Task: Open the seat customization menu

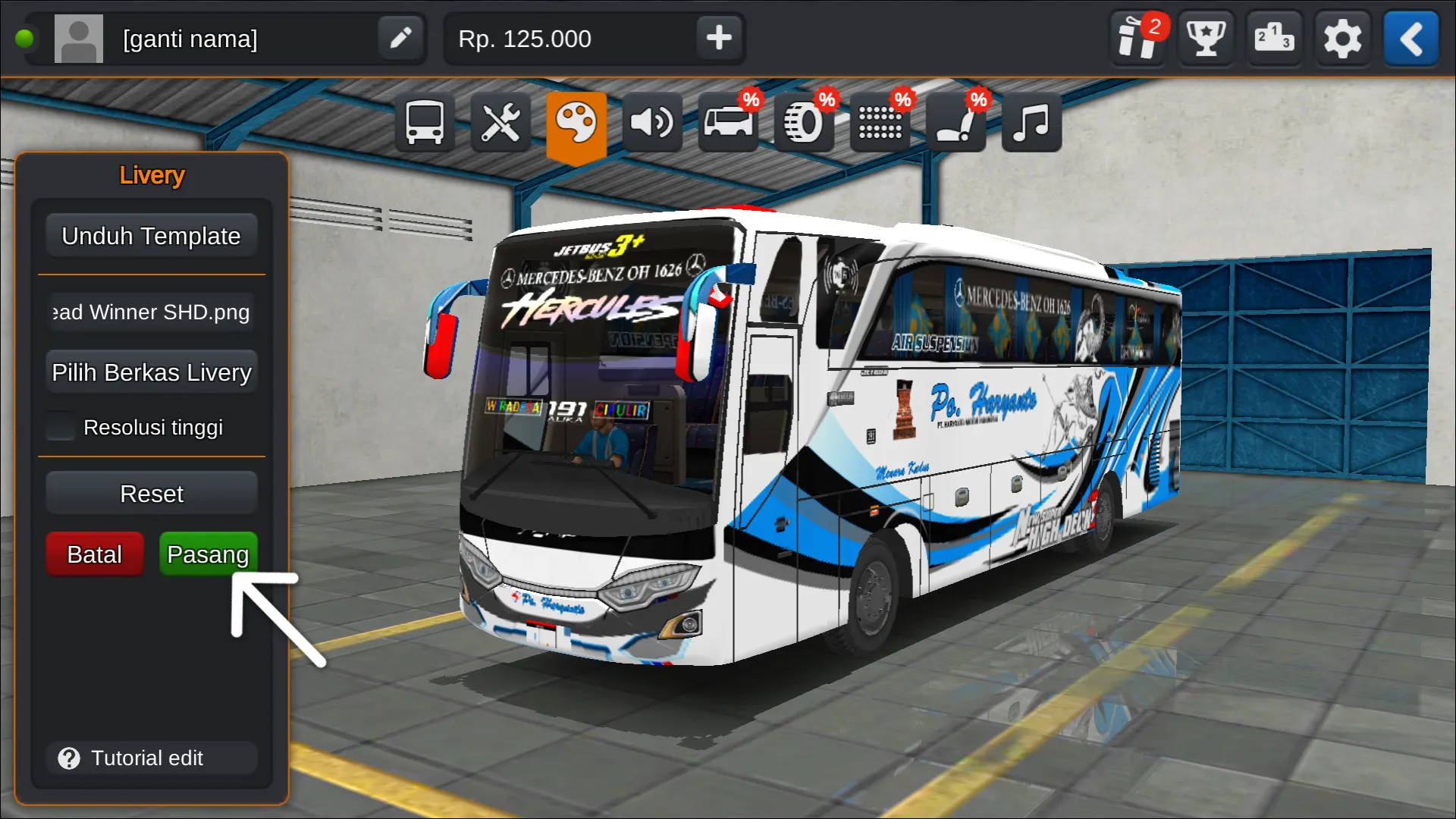Action: [955, 121]
